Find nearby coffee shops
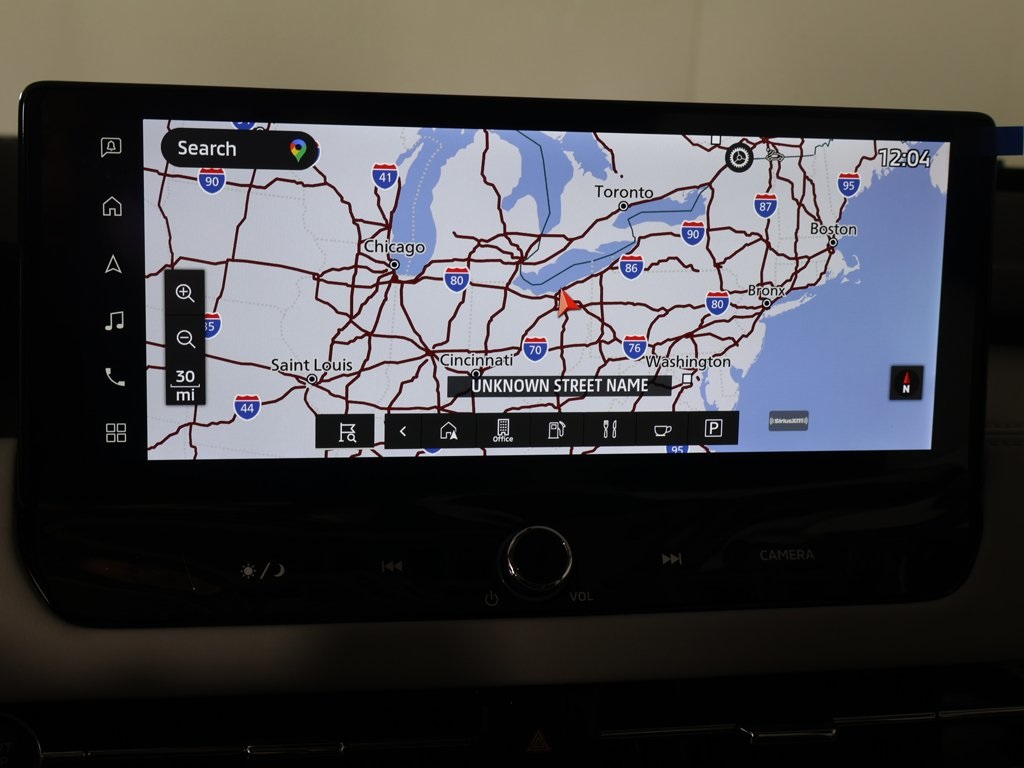The height and width of the screenshot is (768, 1024). [662, 431]
